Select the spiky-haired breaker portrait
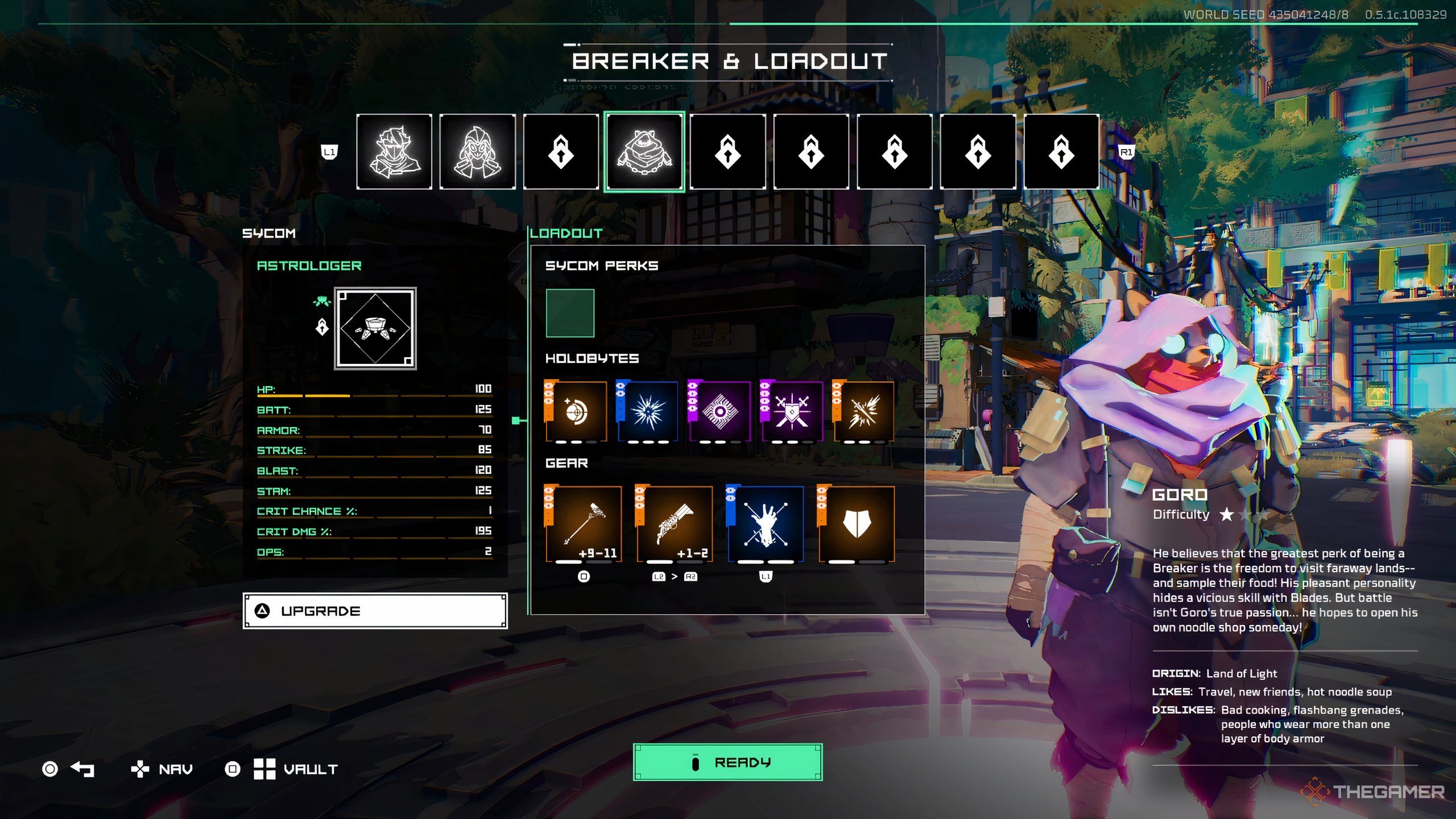 tap(394, 151)
